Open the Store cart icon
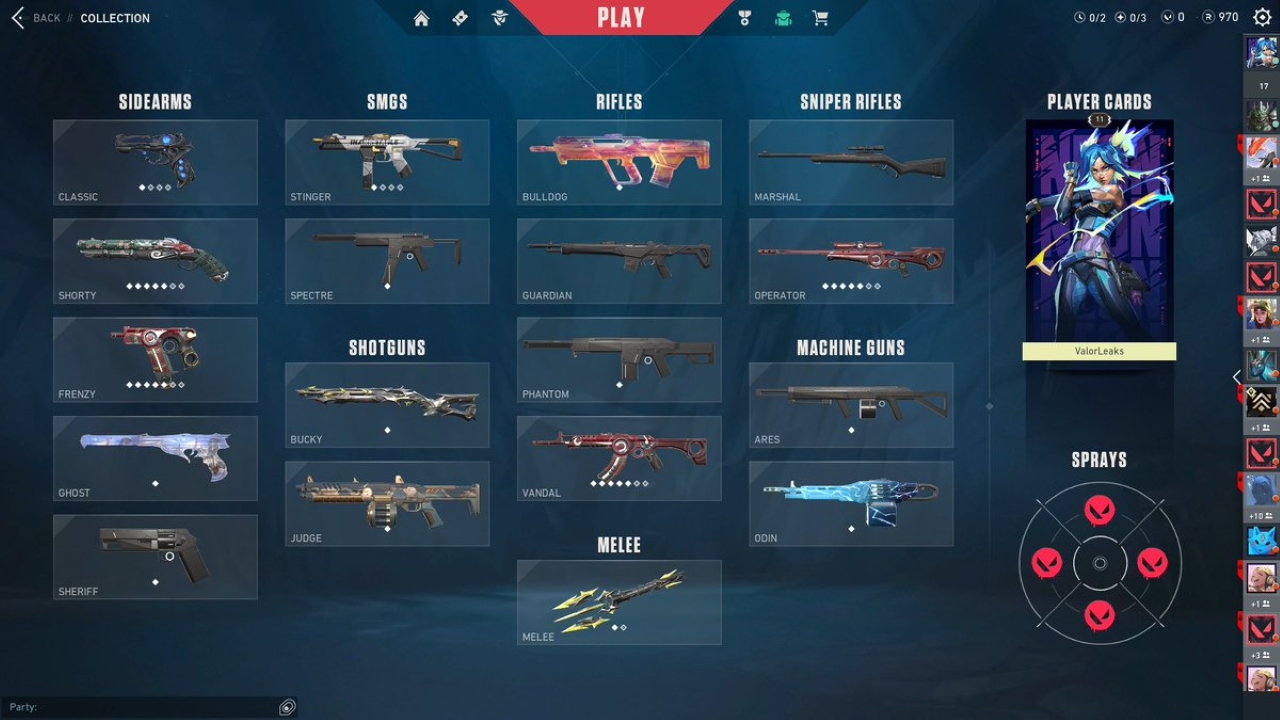The image size is (1280, 720). [x=820, y=17]
